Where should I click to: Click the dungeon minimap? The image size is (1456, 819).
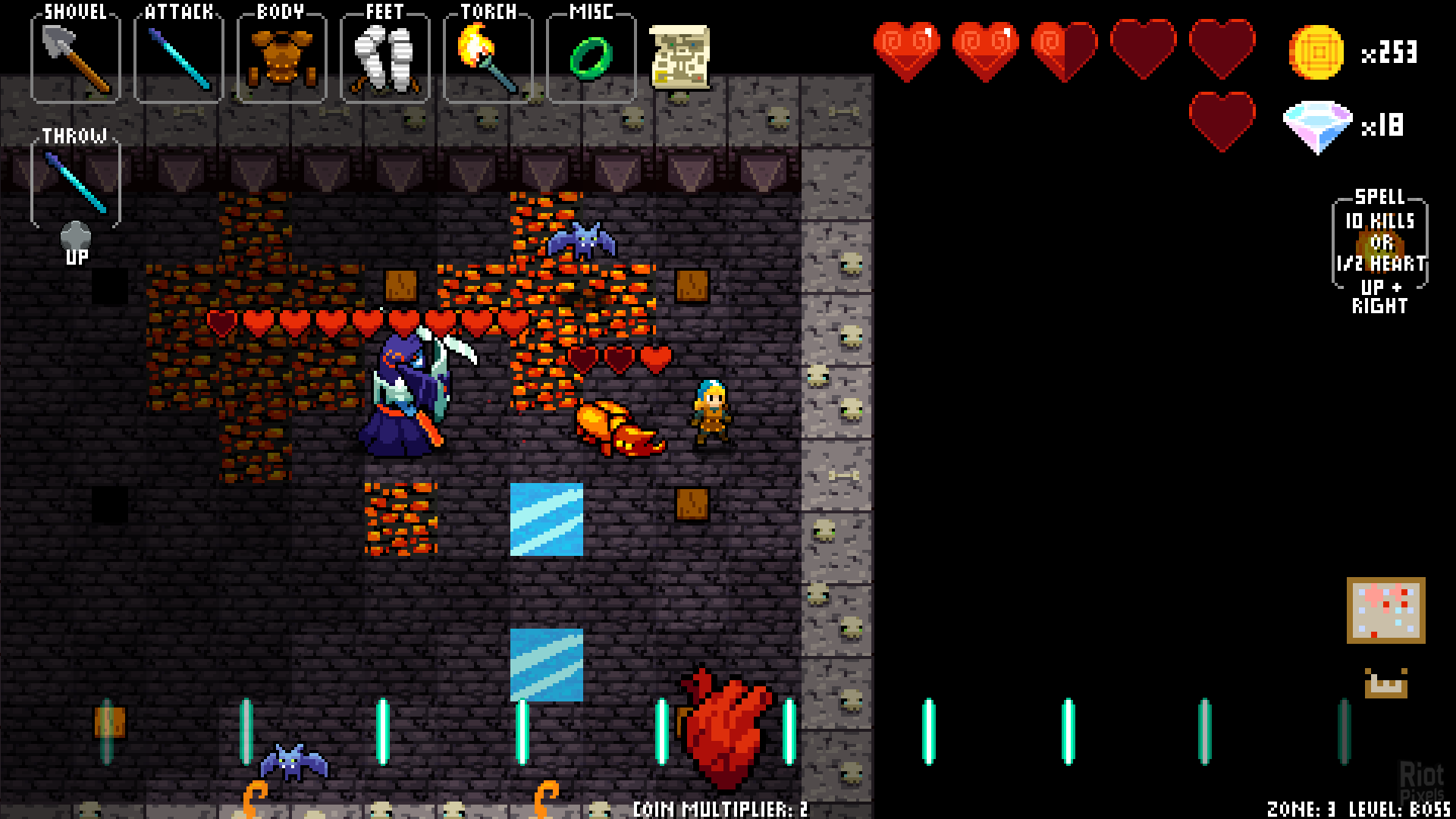[1385, 610]
